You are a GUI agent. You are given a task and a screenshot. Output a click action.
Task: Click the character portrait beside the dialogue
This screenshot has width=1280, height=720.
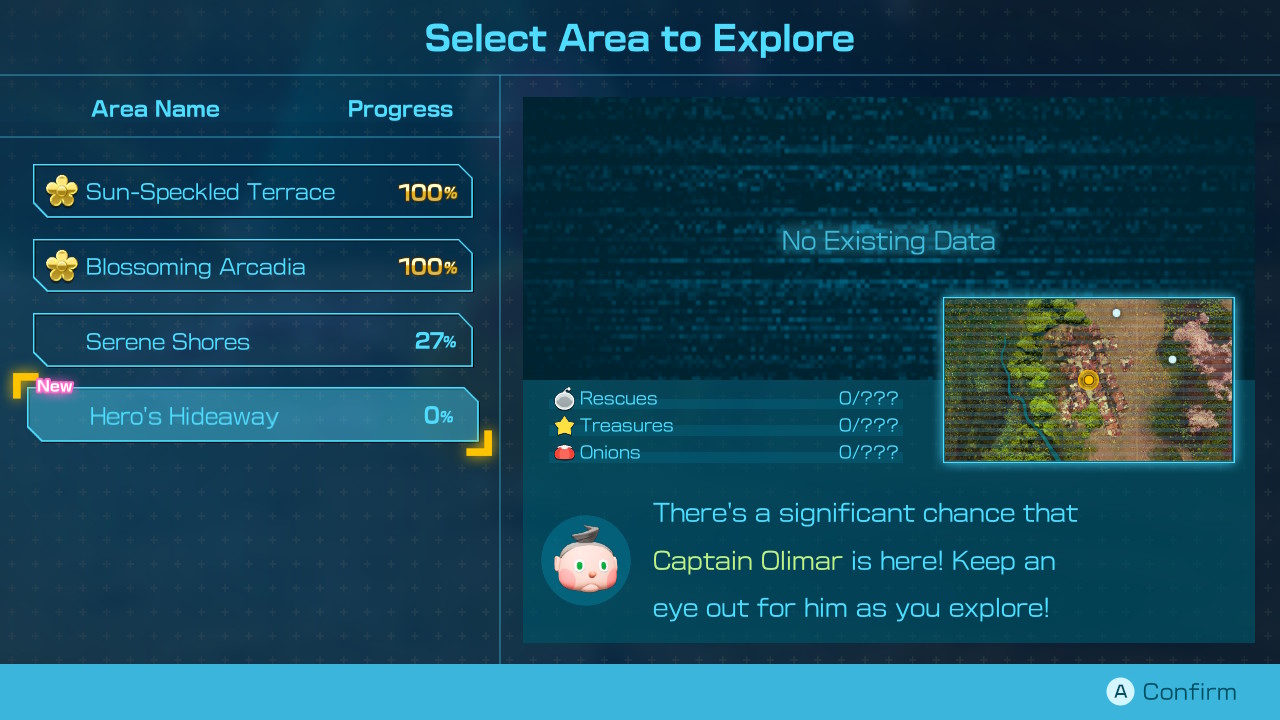click(585, 561)
